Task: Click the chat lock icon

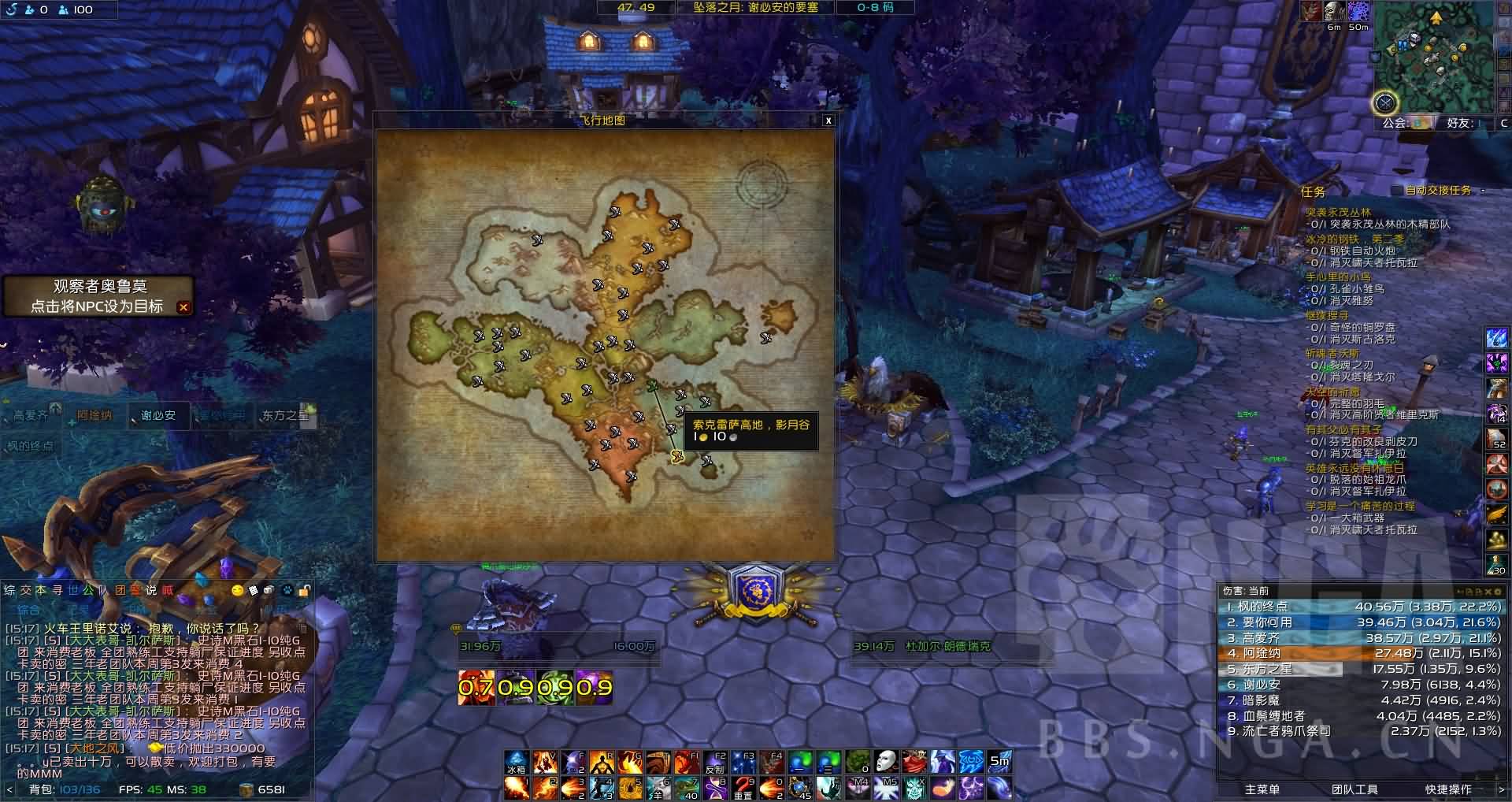Action: [x=305, y=590]
